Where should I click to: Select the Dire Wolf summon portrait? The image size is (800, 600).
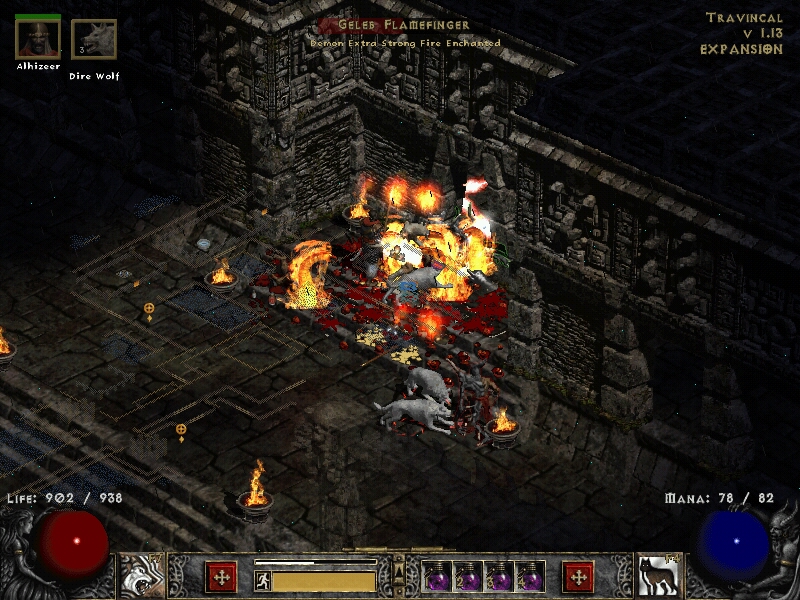click(93, 40)
